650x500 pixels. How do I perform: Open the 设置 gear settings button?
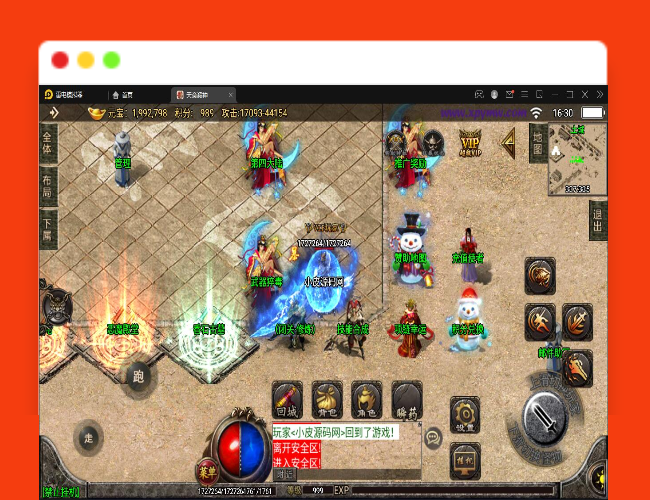click(x=462, y=413)
